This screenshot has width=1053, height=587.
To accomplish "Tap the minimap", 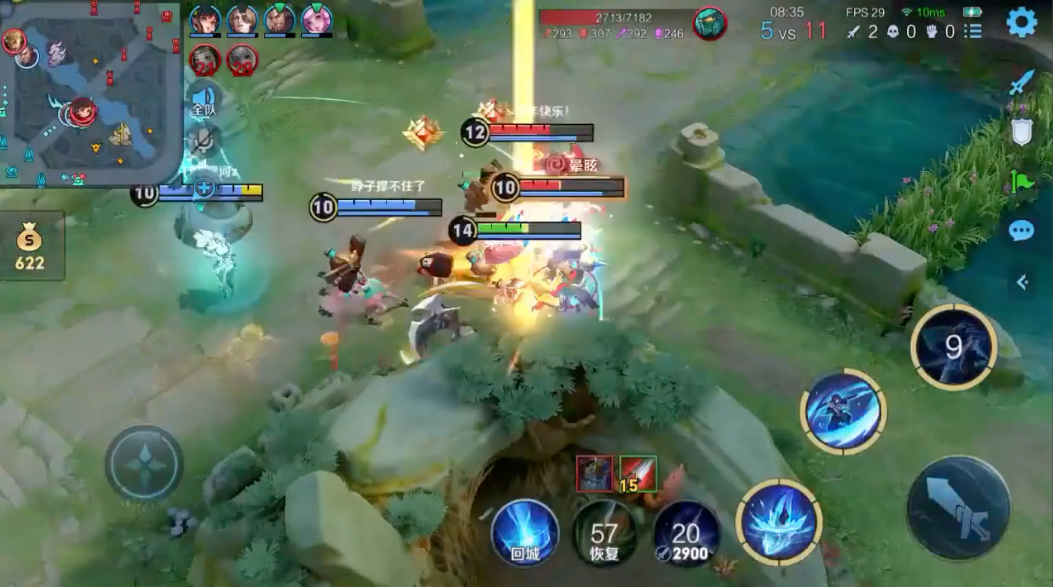I will (x=90, y=93).
